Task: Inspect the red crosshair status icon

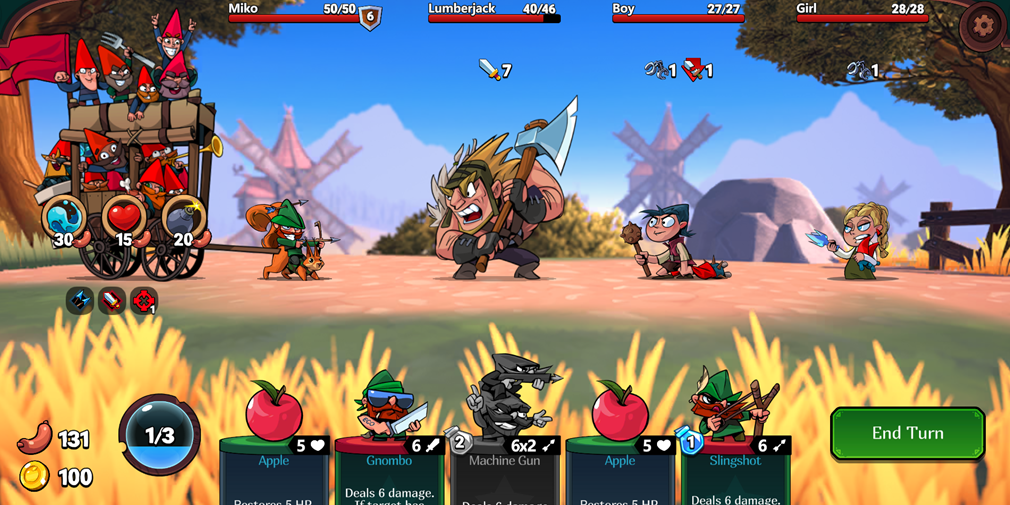Action: click(144, 300)
